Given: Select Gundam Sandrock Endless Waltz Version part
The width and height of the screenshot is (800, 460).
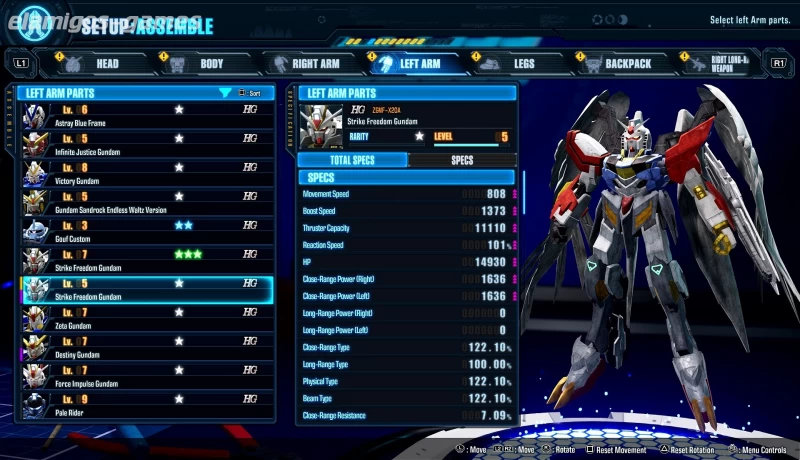Looking at the screenshot, I should click(145, 202).
